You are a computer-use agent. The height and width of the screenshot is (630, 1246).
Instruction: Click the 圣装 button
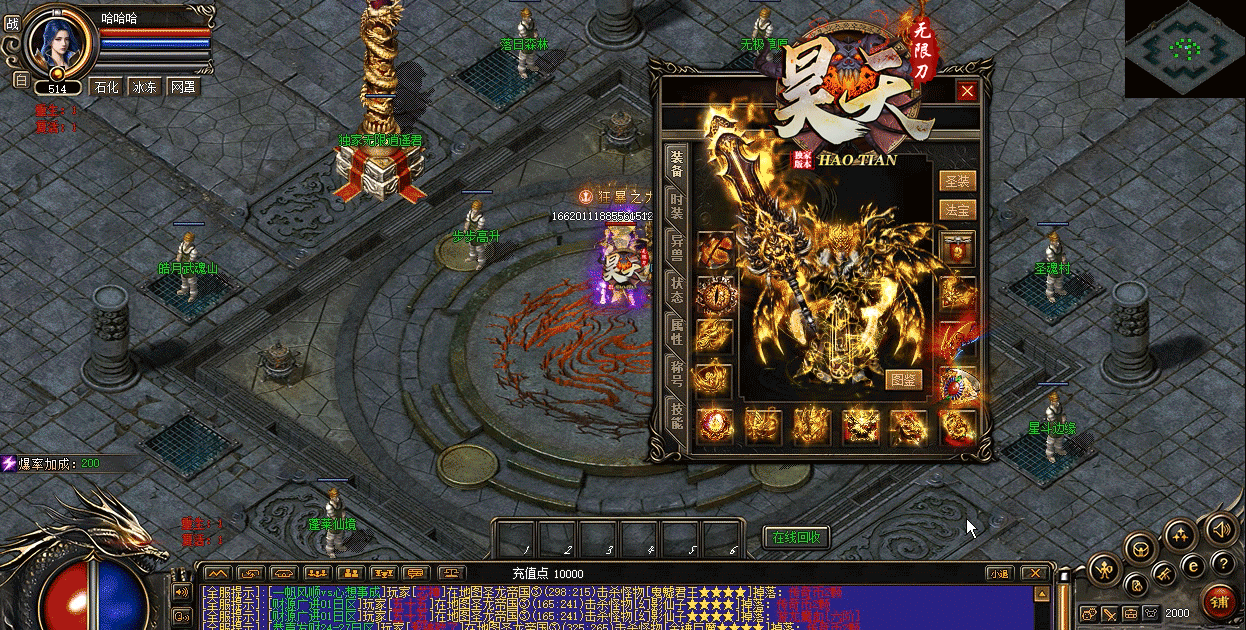click(957, 181)
